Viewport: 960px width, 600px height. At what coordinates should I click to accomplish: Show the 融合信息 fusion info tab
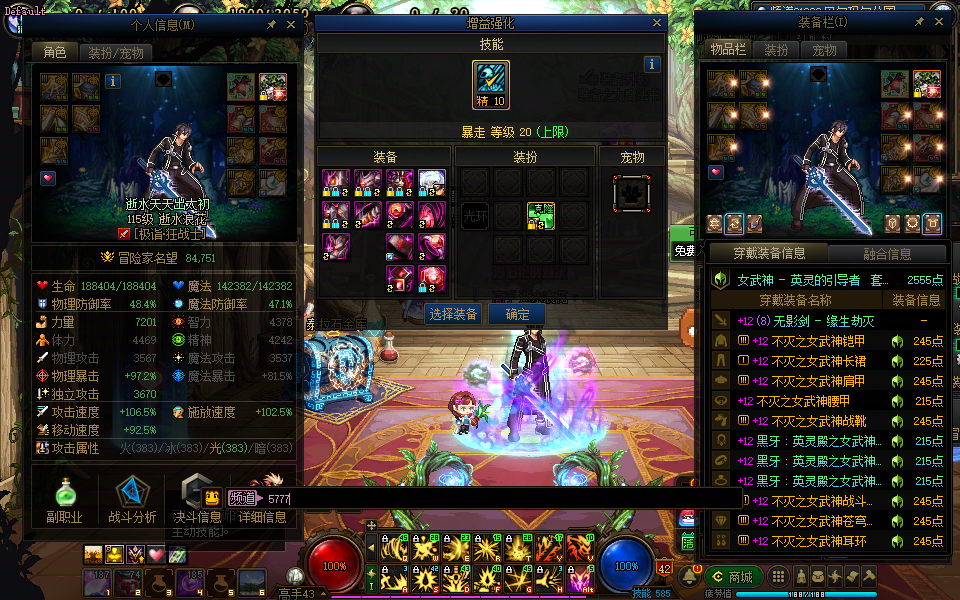point(886,254)
